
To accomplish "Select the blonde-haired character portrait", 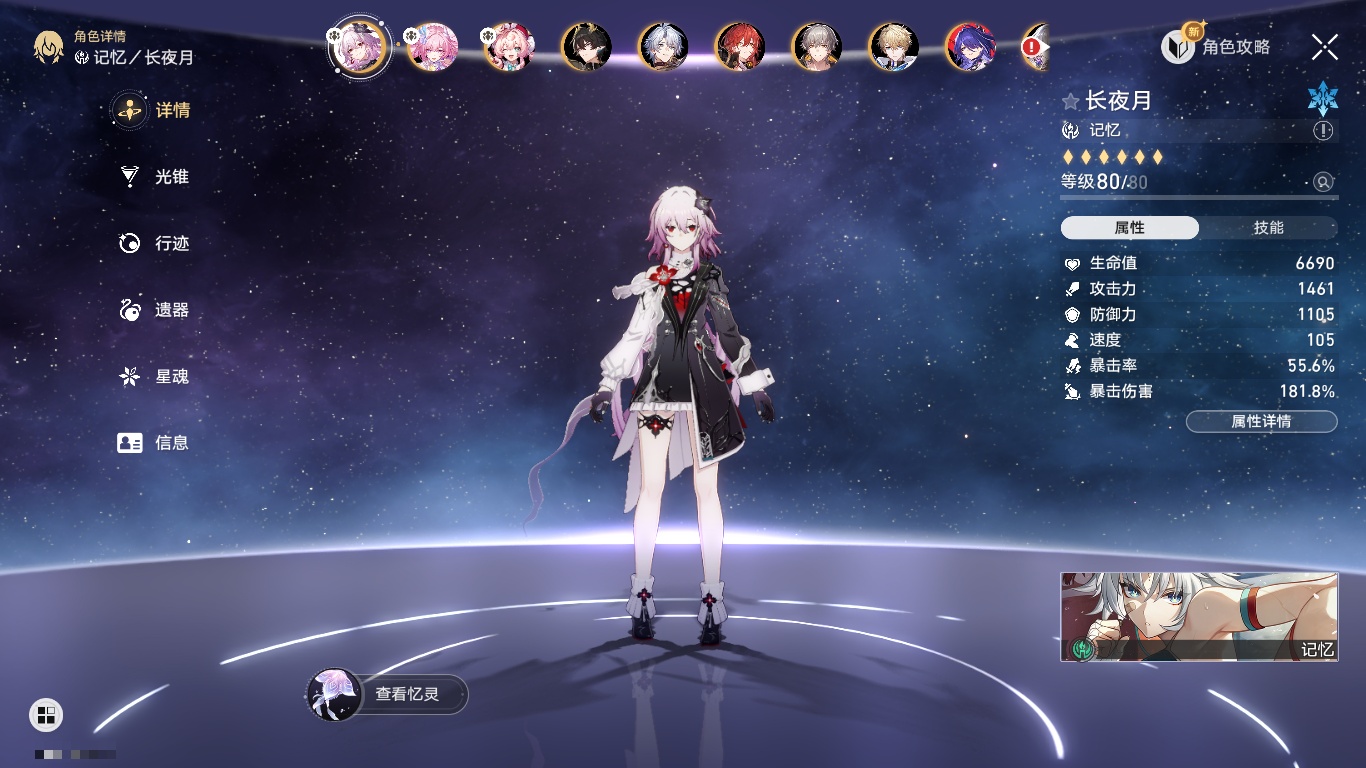I will pos(893,47).
